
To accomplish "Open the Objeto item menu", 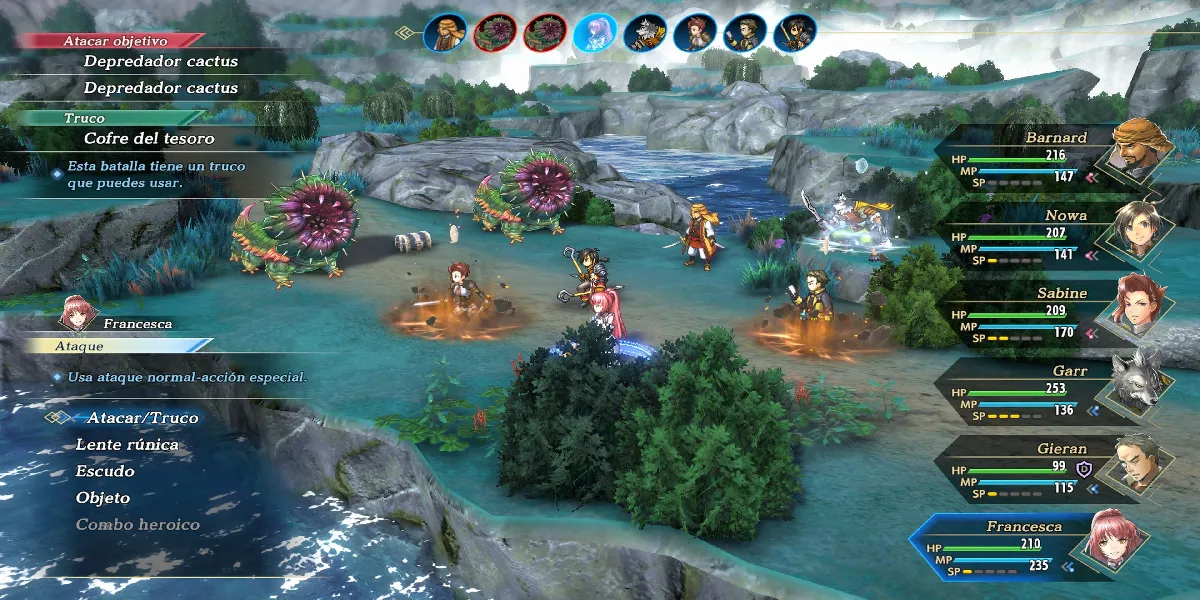I will pyautogui.click(x=103, y=498).
